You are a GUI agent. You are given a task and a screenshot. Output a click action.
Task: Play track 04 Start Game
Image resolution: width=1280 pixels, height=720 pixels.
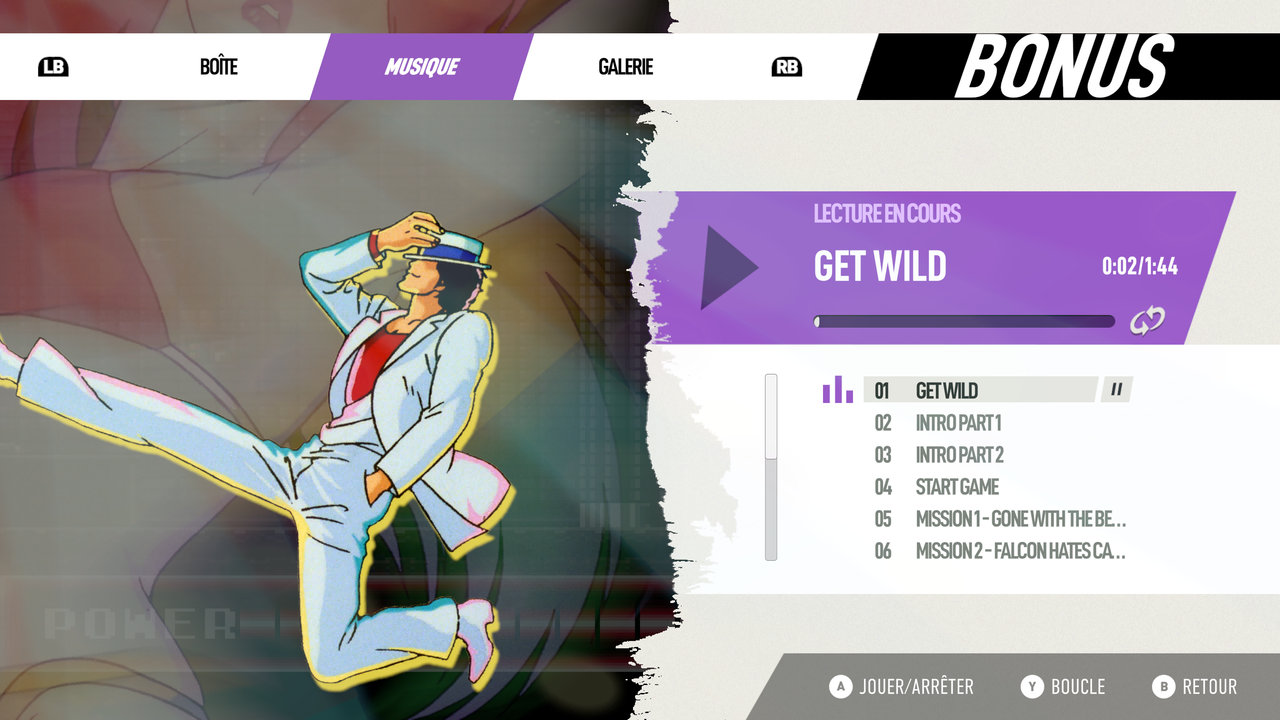(x=956, y=487)
